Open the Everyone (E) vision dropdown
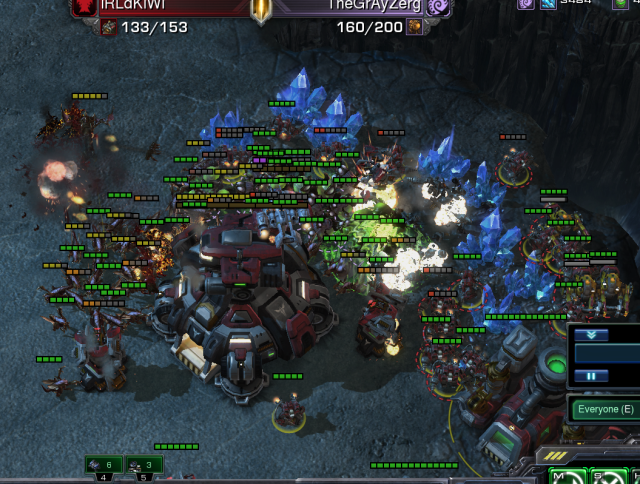Image resolution: width=640 pixels, height=484 pixels. pos(605,409)
